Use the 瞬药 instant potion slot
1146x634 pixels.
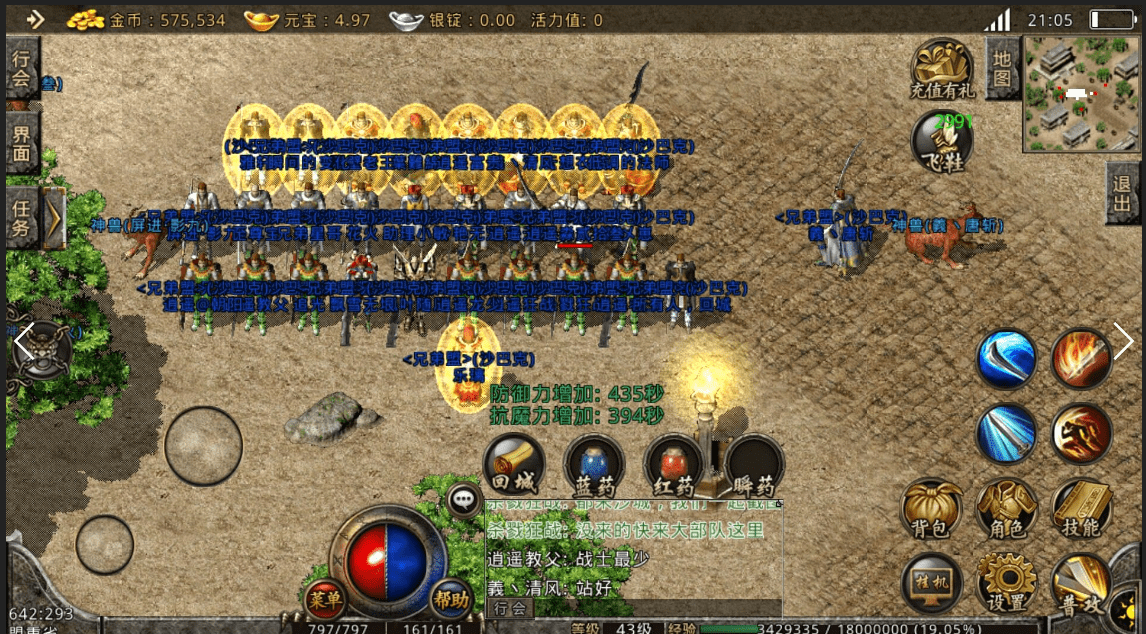pos(753,467)
